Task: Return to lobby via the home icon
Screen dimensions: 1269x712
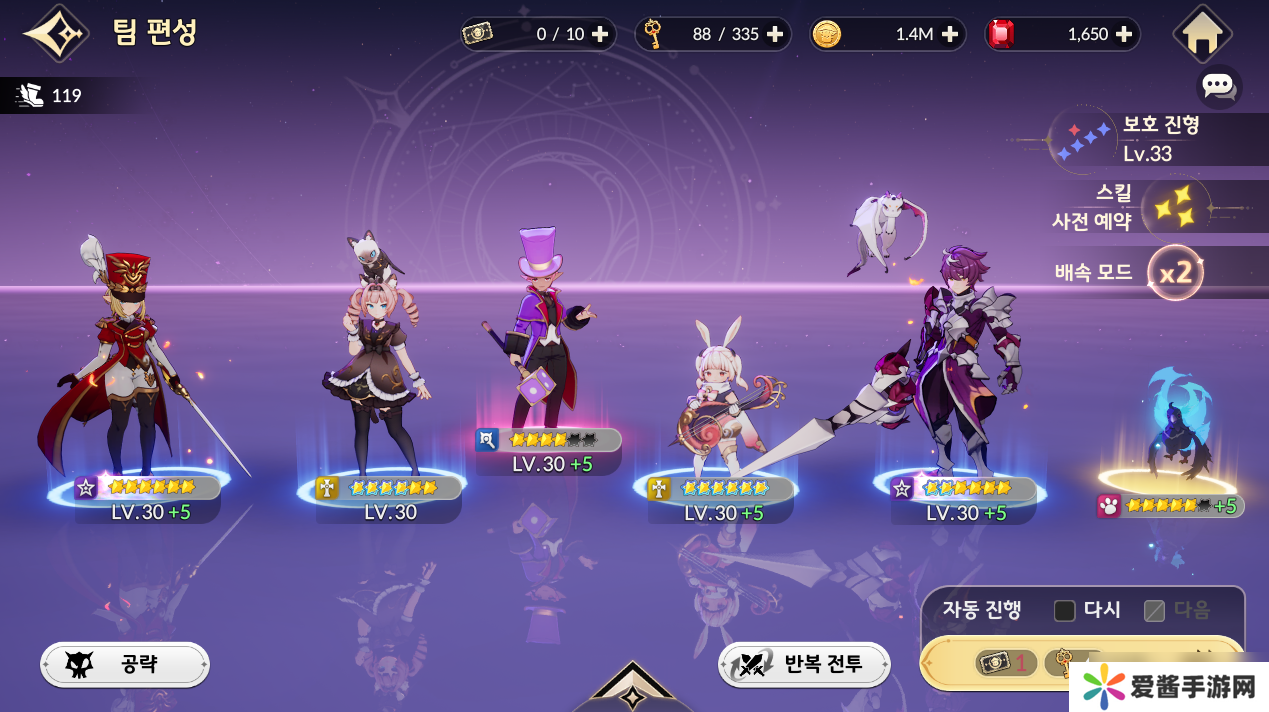Action: [x=1201, y=34]
